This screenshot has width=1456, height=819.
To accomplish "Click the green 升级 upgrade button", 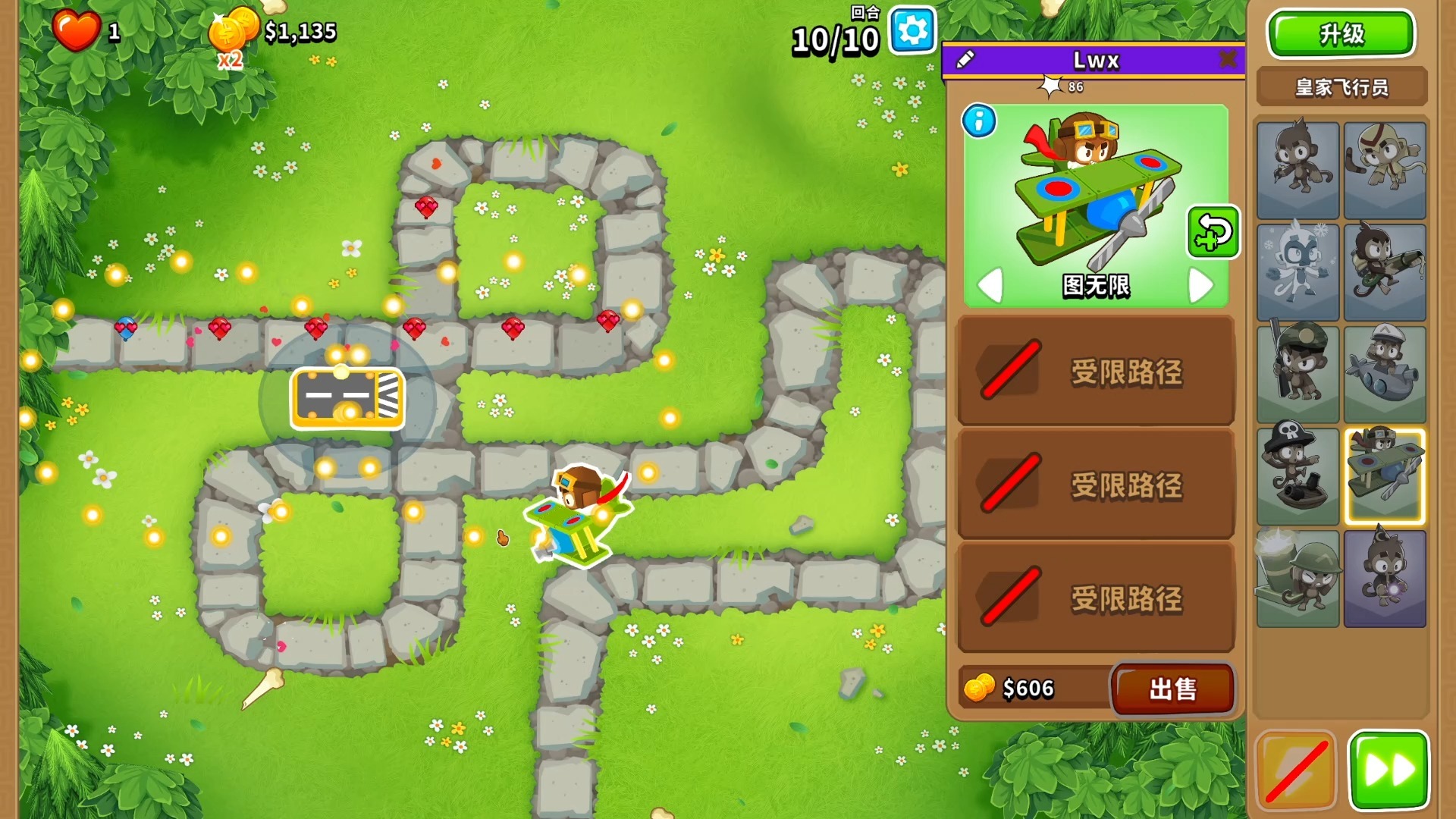I will 1341,34.
